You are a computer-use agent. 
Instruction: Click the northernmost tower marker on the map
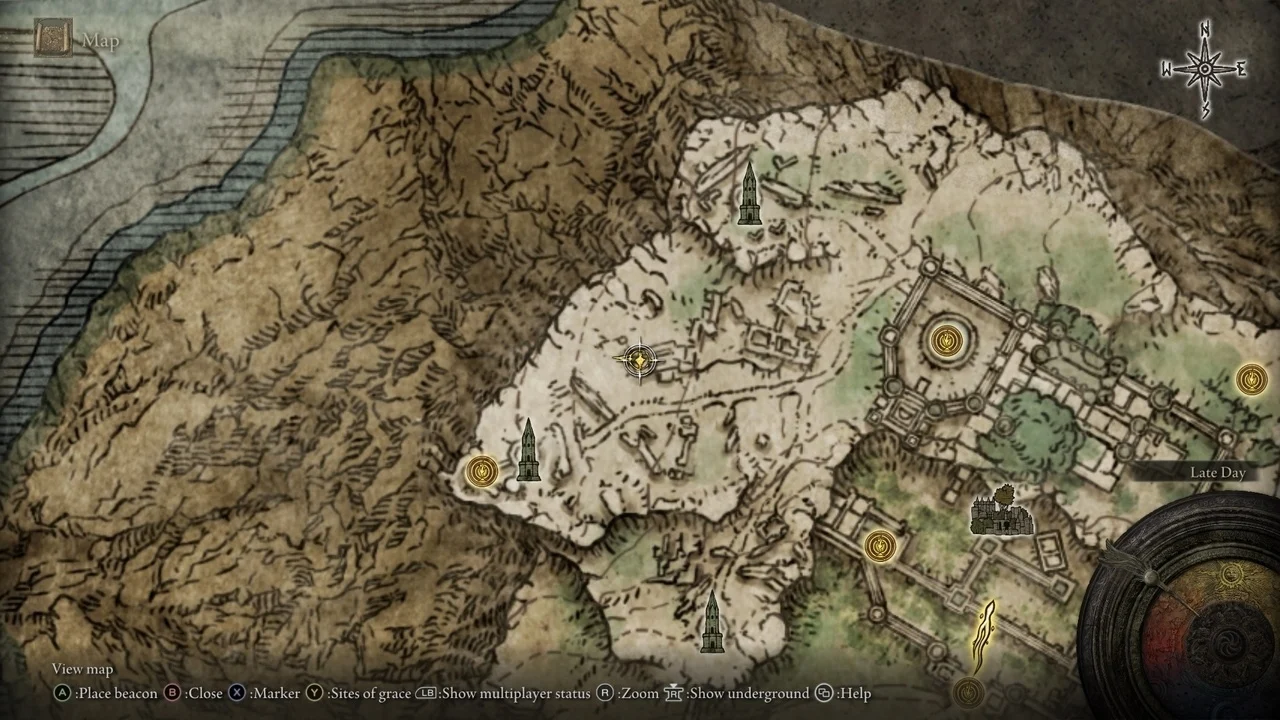click(749, 195)
